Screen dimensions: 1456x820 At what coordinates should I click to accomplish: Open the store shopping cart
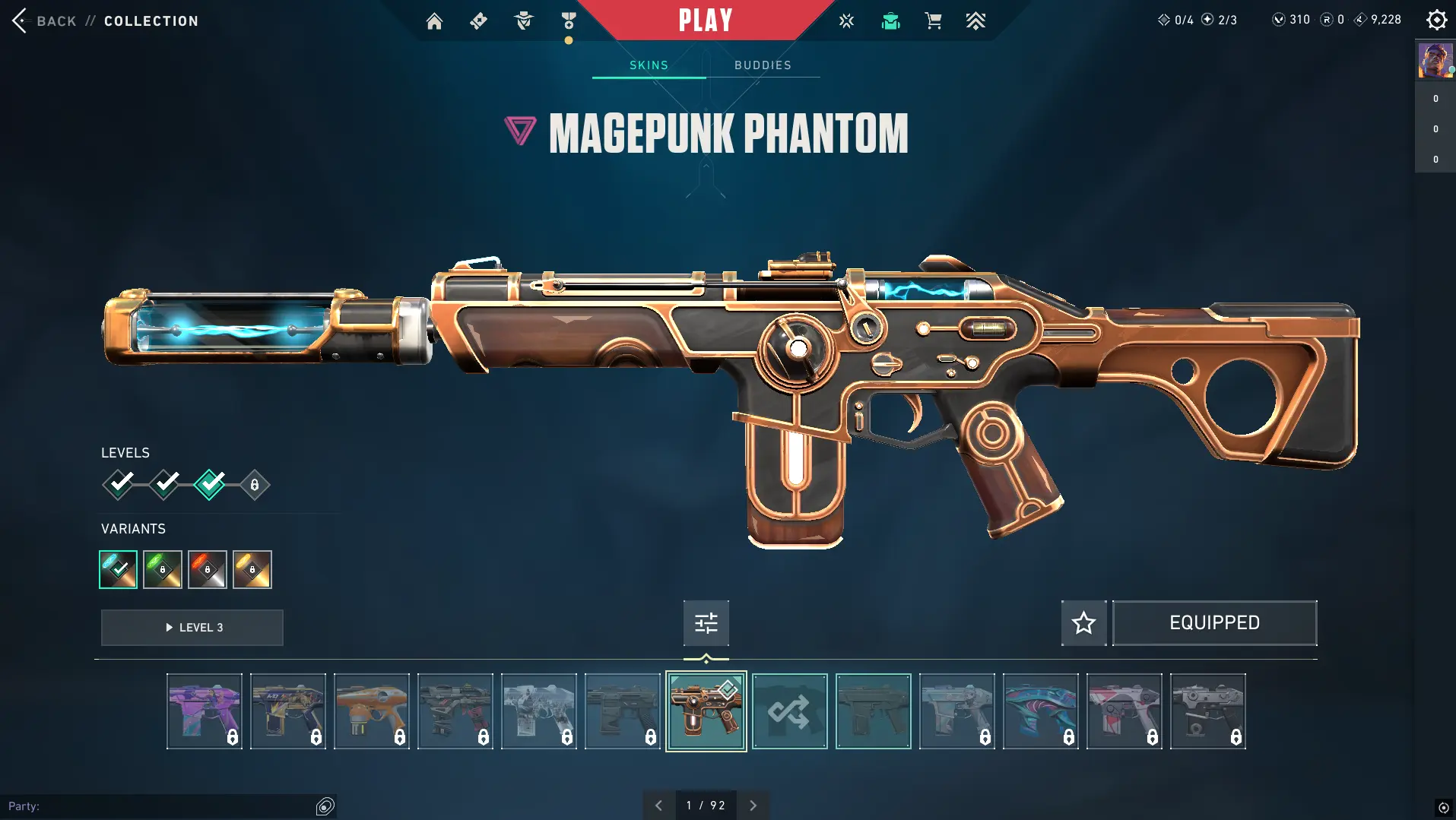click(933, 21)
